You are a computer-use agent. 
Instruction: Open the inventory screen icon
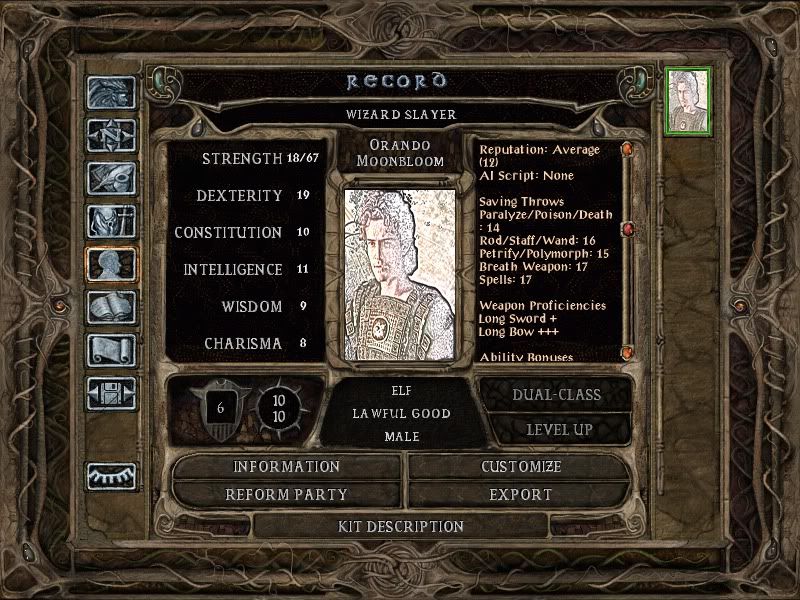coord(111,220)
